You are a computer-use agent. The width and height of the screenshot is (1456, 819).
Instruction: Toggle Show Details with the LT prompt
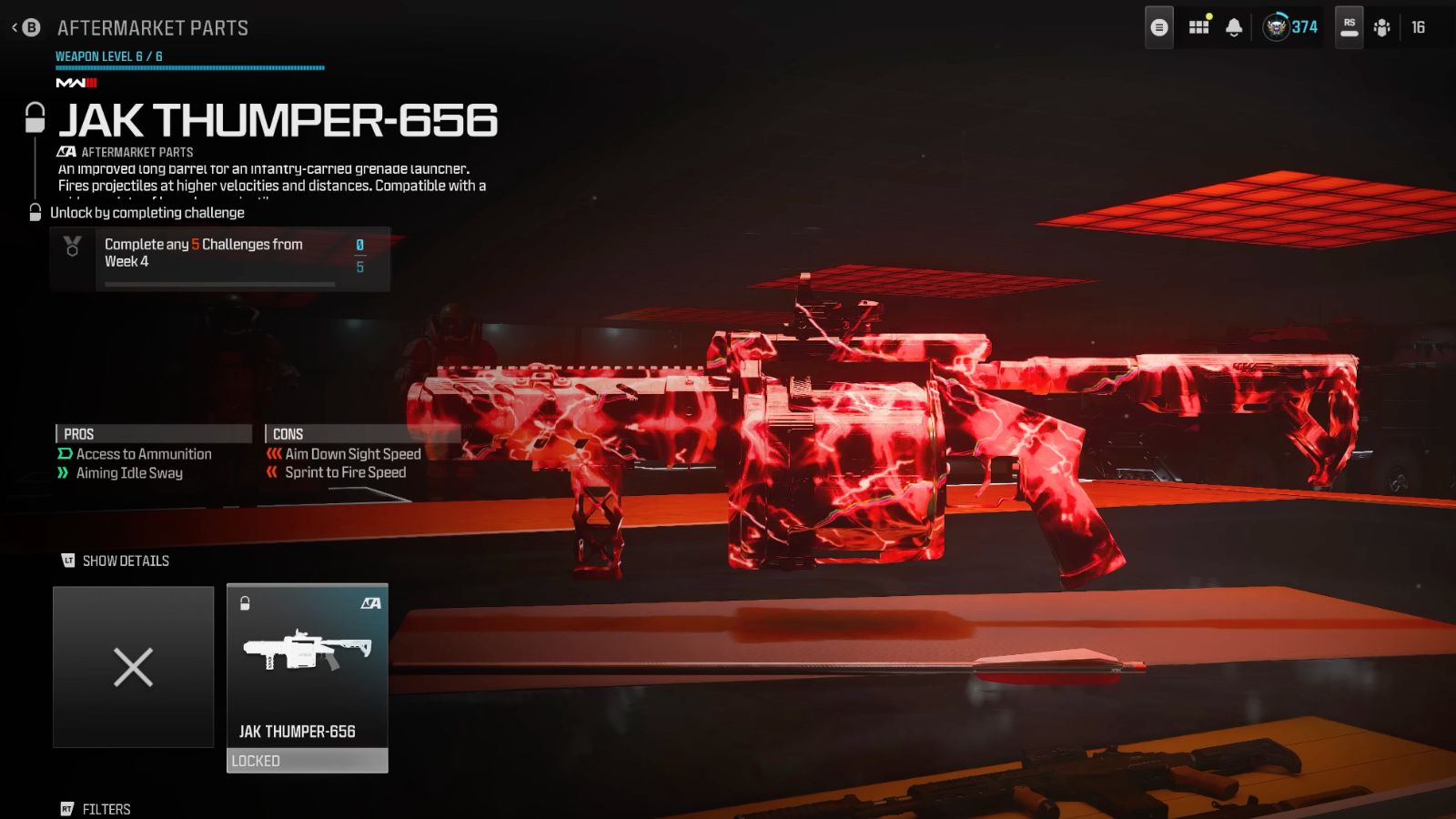pos(114,561)
